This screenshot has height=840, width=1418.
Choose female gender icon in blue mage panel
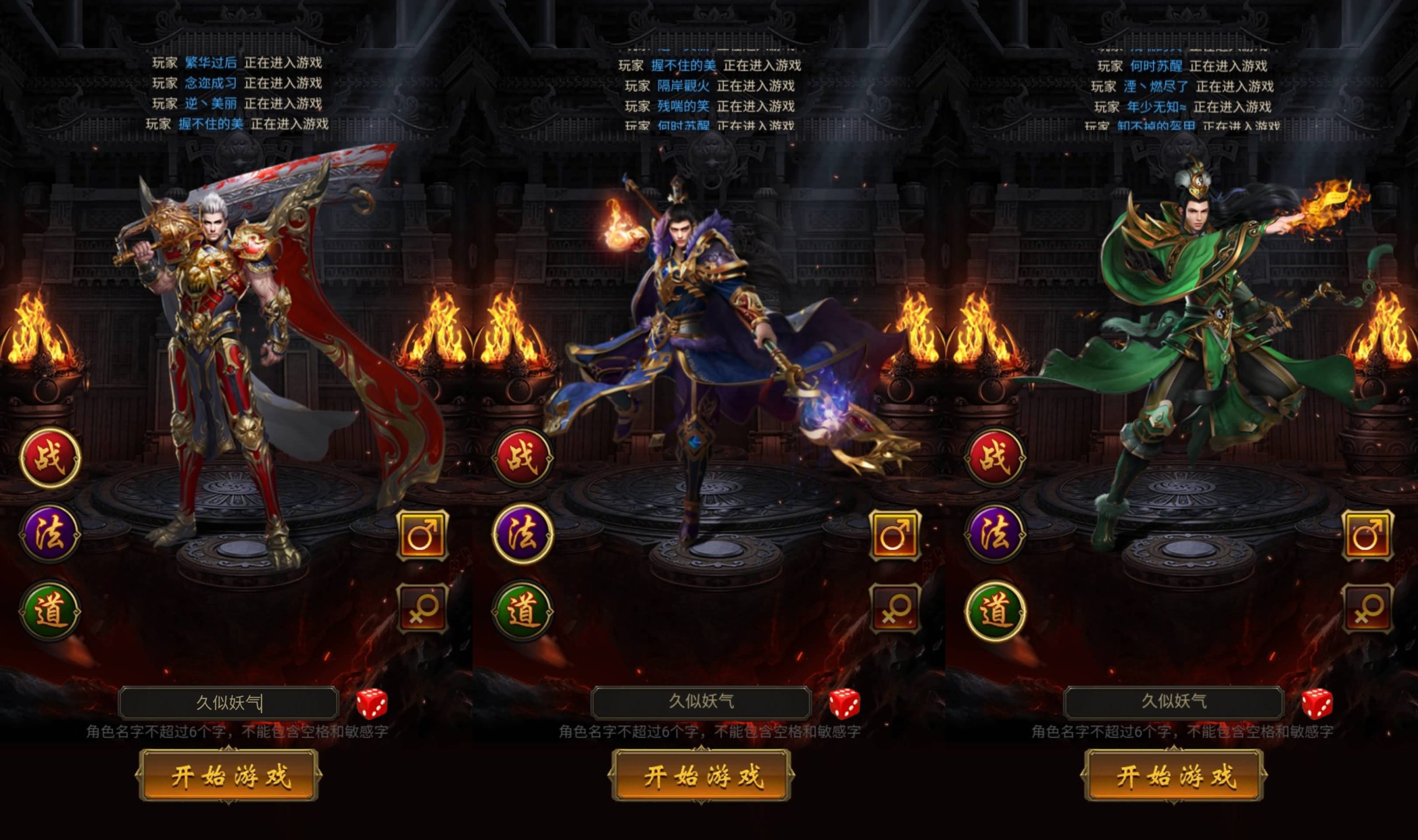[x=895, y=609]
